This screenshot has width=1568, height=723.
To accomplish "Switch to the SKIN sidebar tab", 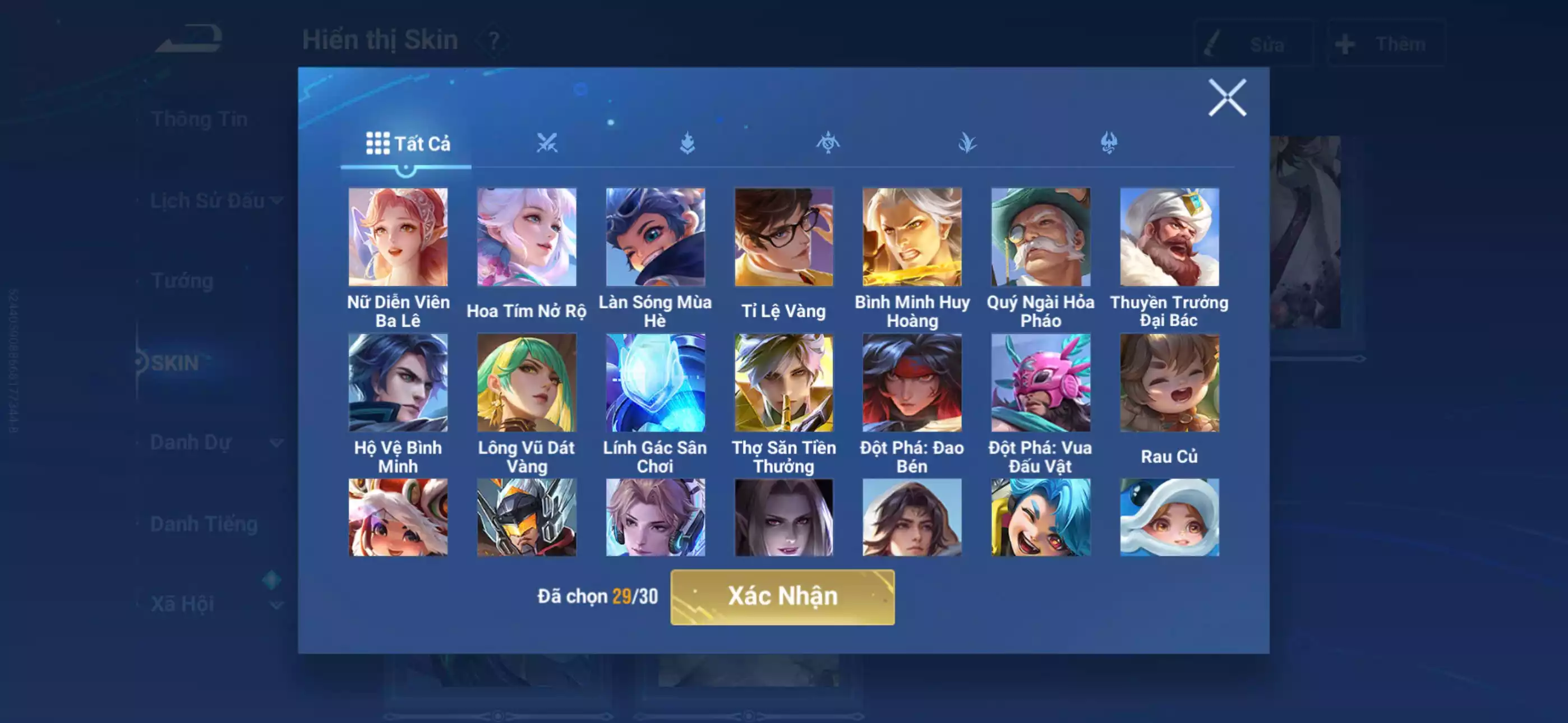I will pyautogui.click(x=176, y=363).
